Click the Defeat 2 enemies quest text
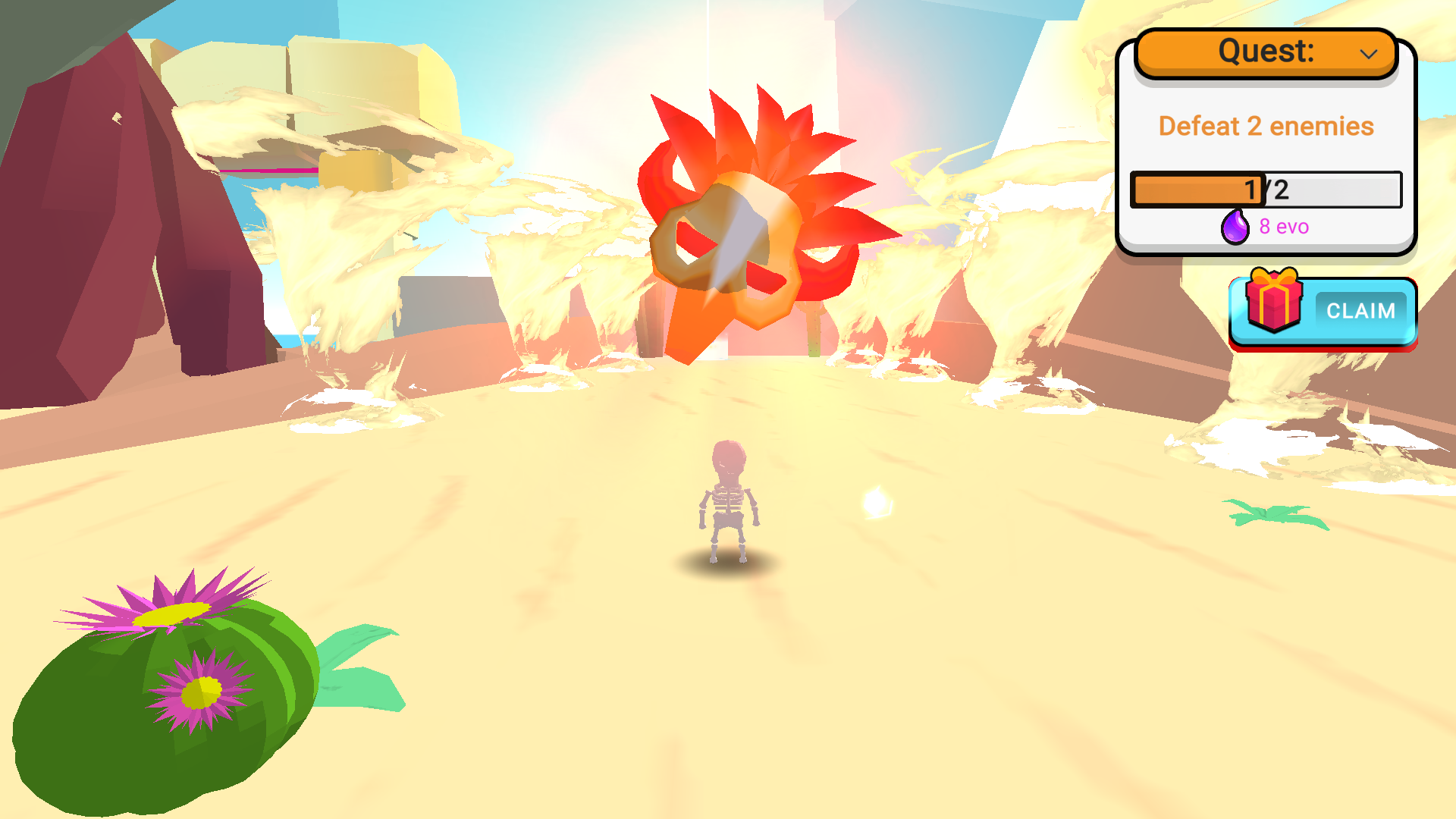 1266,126
